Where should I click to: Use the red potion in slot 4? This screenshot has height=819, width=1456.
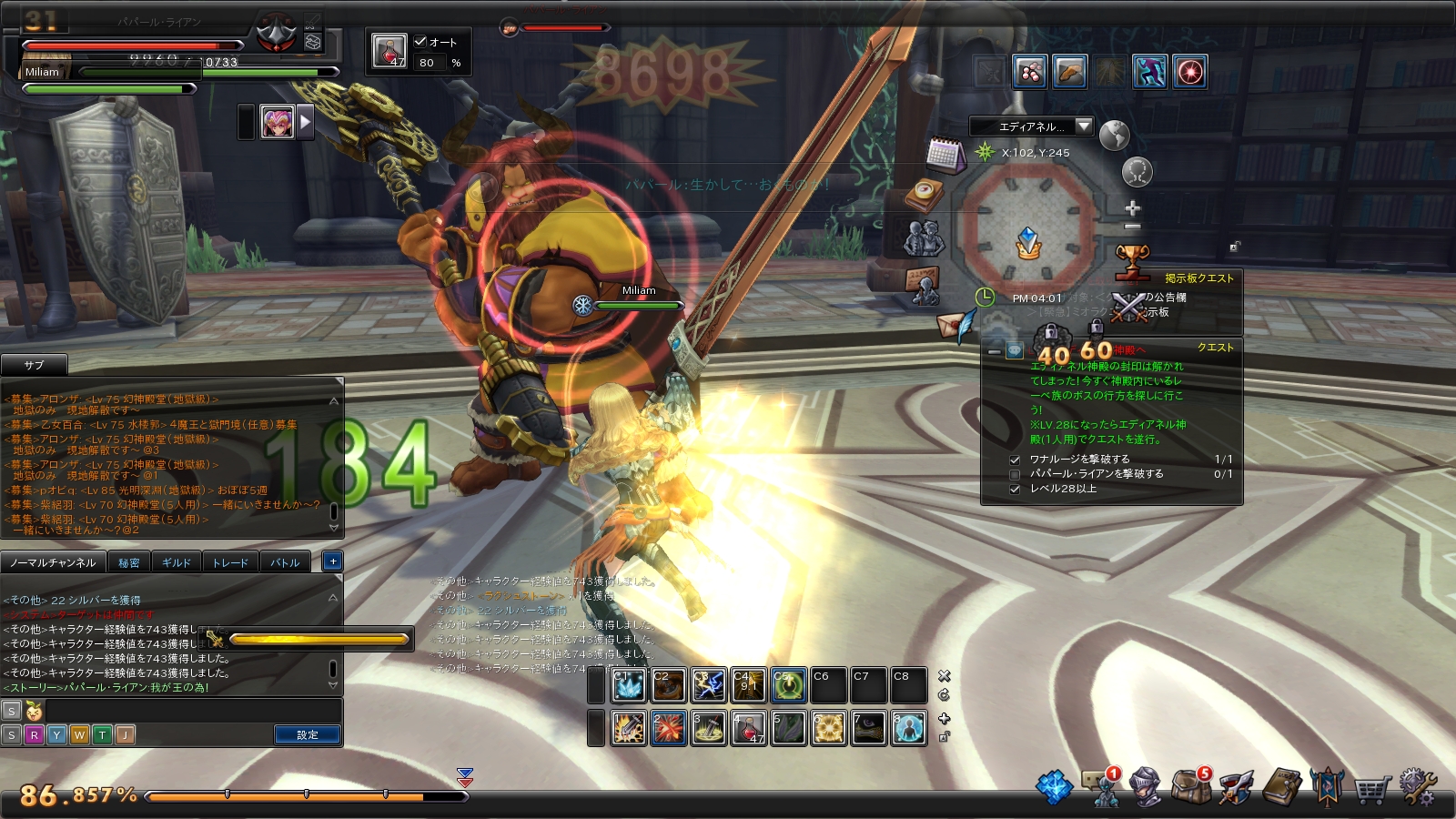click(748, 728)
